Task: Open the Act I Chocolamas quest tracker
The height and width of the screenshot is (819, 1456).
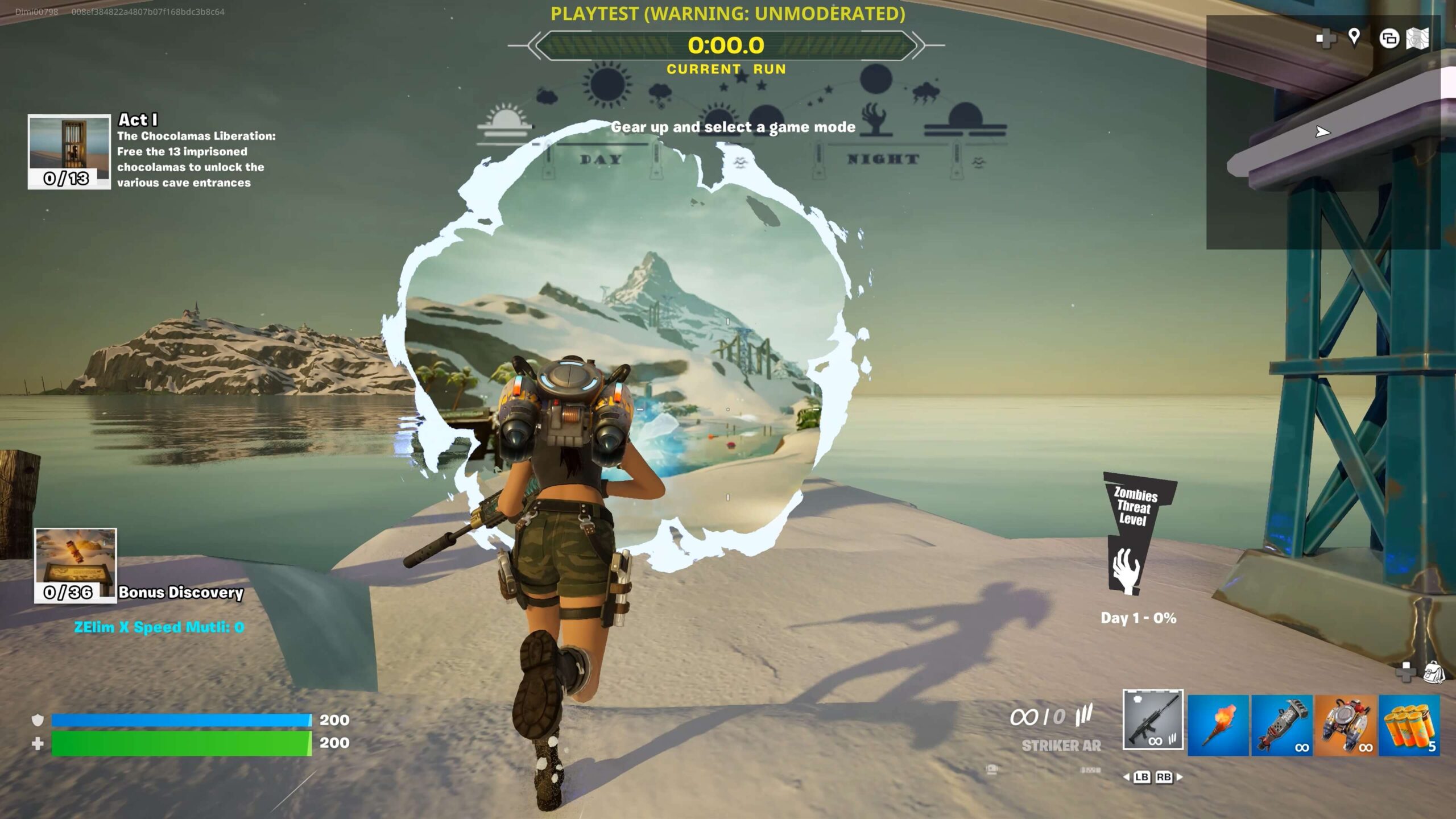Action: (x=69, y=151)
